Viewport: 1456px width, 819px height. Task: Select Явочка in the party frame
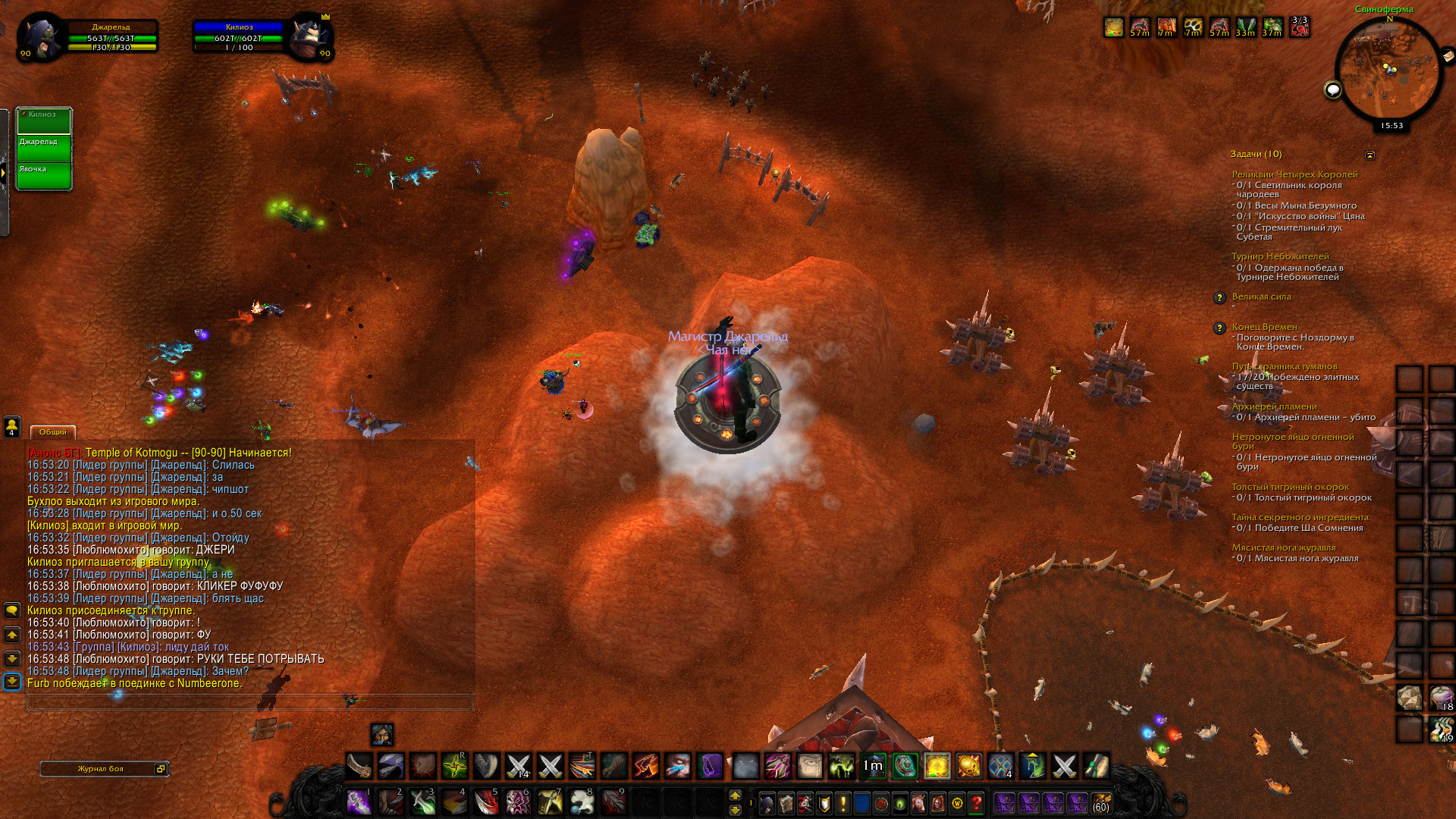(44, 176)
